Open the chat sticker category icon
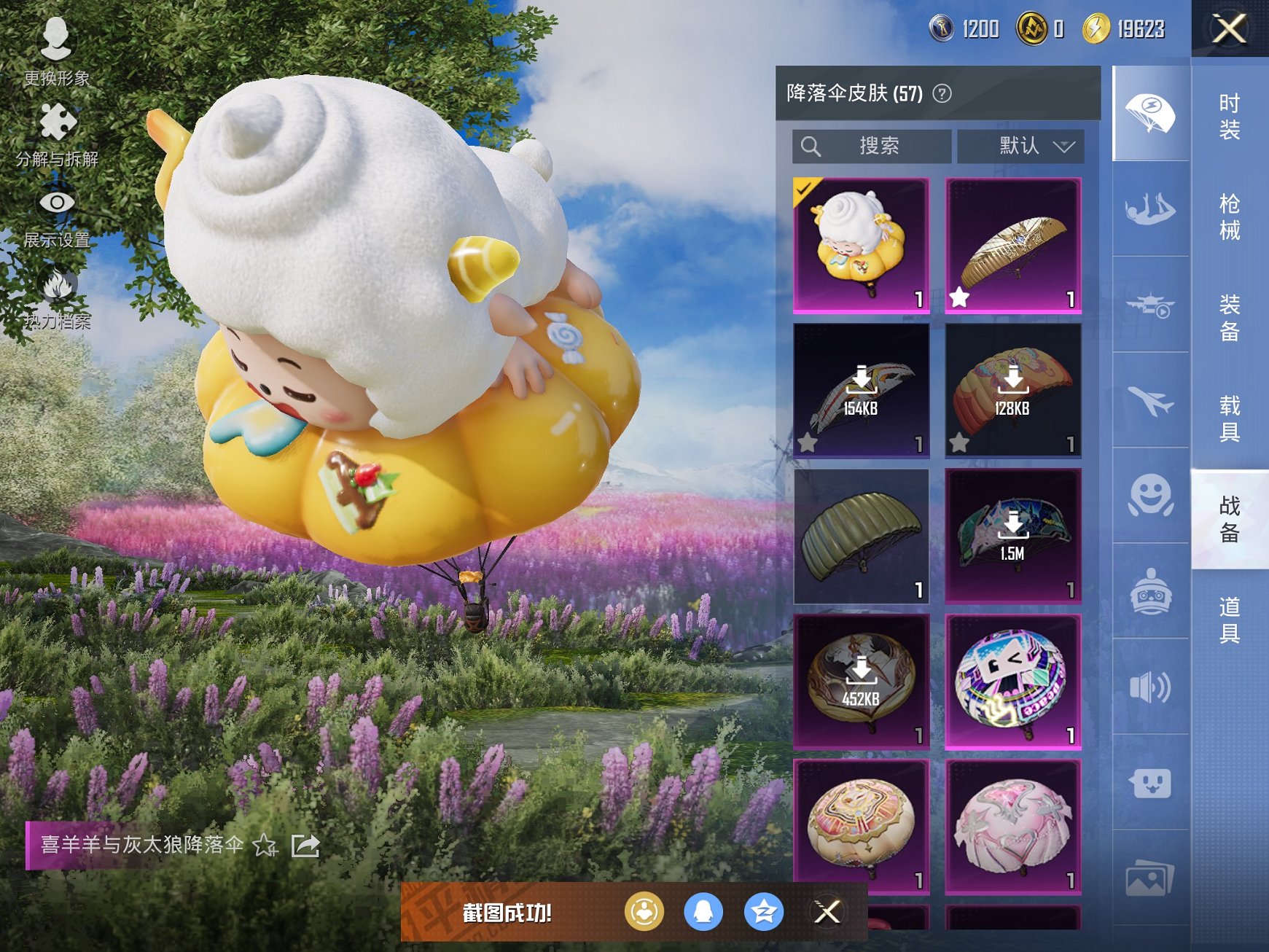 pyautogui.click(x=1149, y=781)
